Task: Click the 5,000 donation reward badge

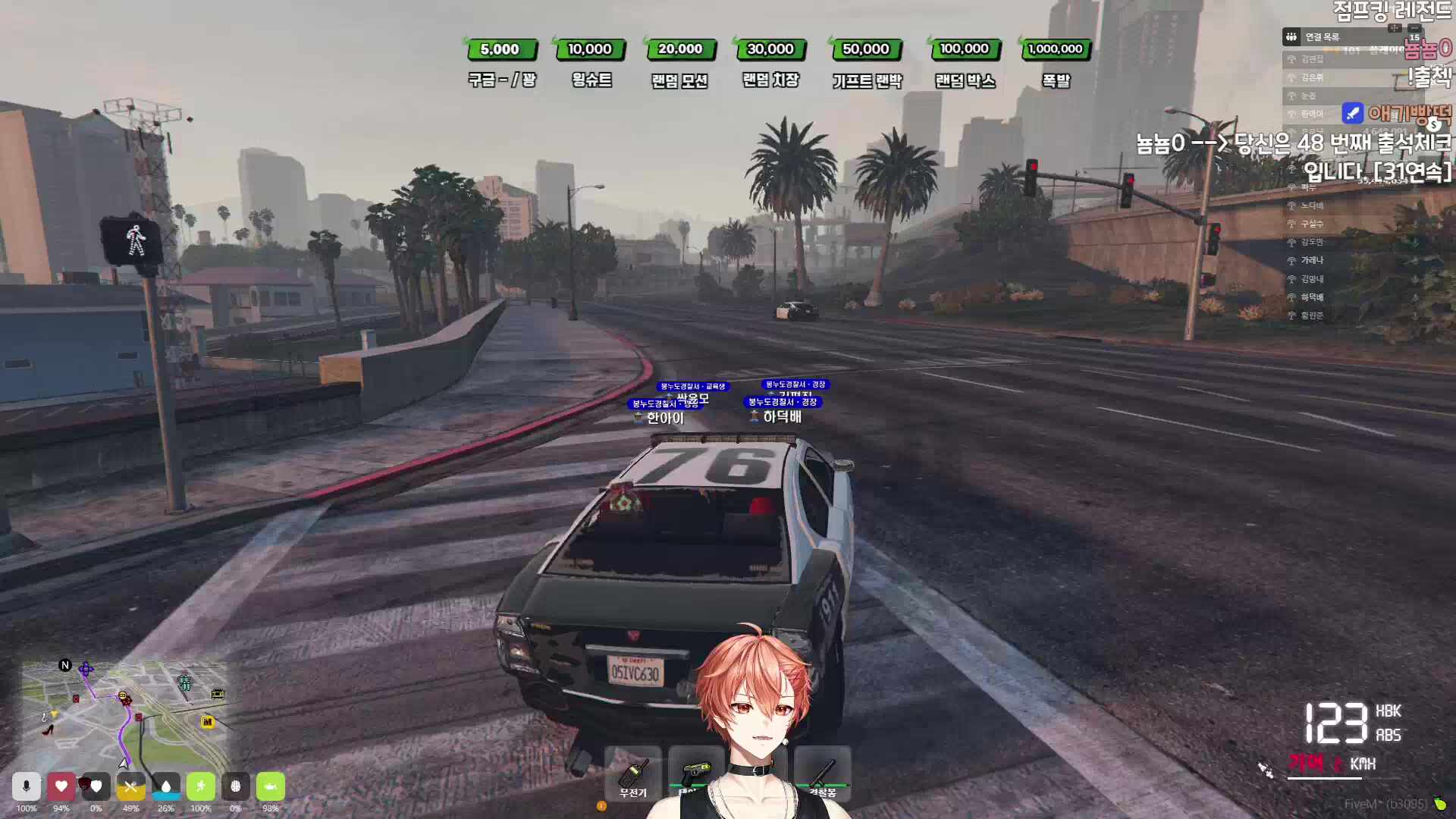Action: (500, 49)
